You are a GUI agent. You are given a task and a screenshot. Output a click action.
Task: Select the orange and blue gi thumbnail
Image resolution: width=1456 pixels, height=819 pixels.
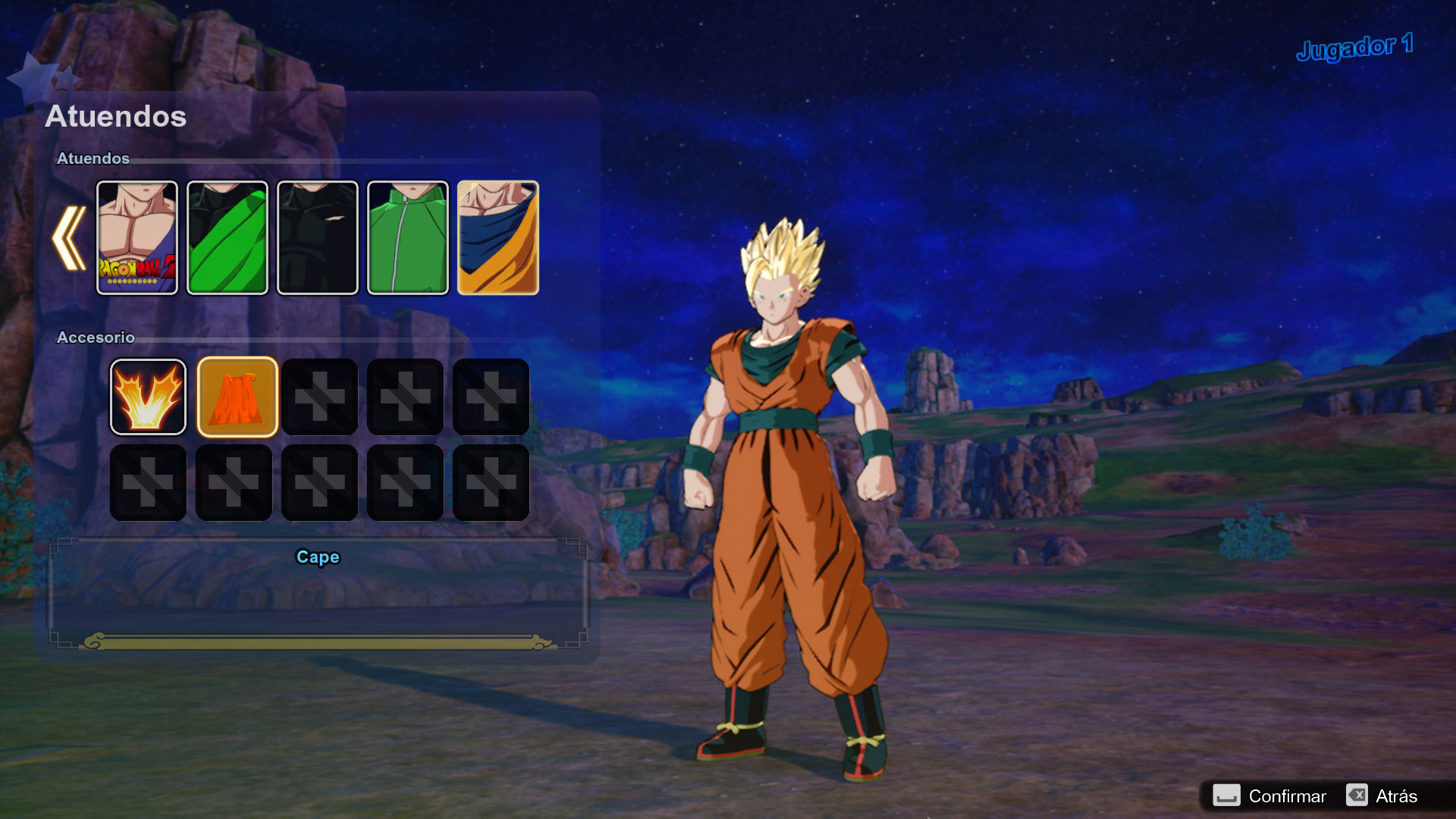498,237
